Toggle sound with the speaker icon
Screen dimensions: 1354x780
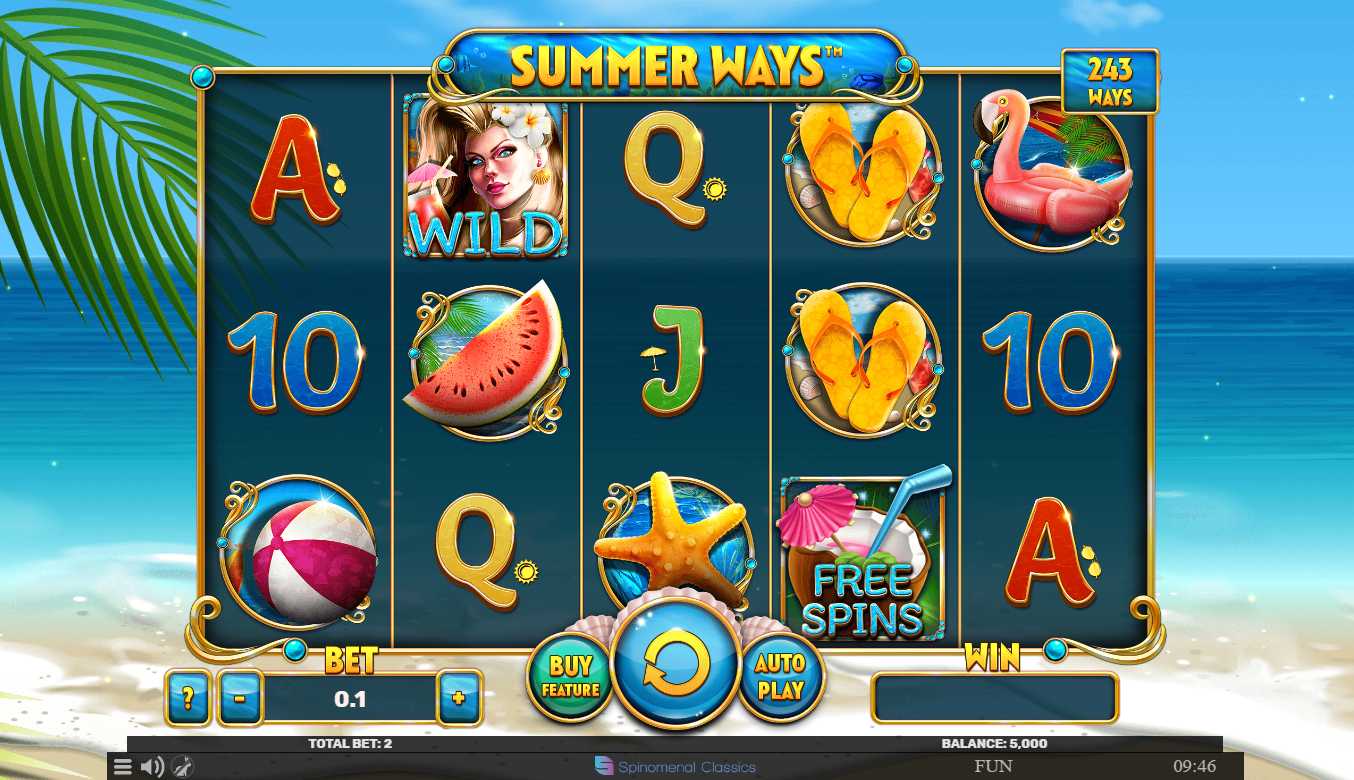point(152,767)
